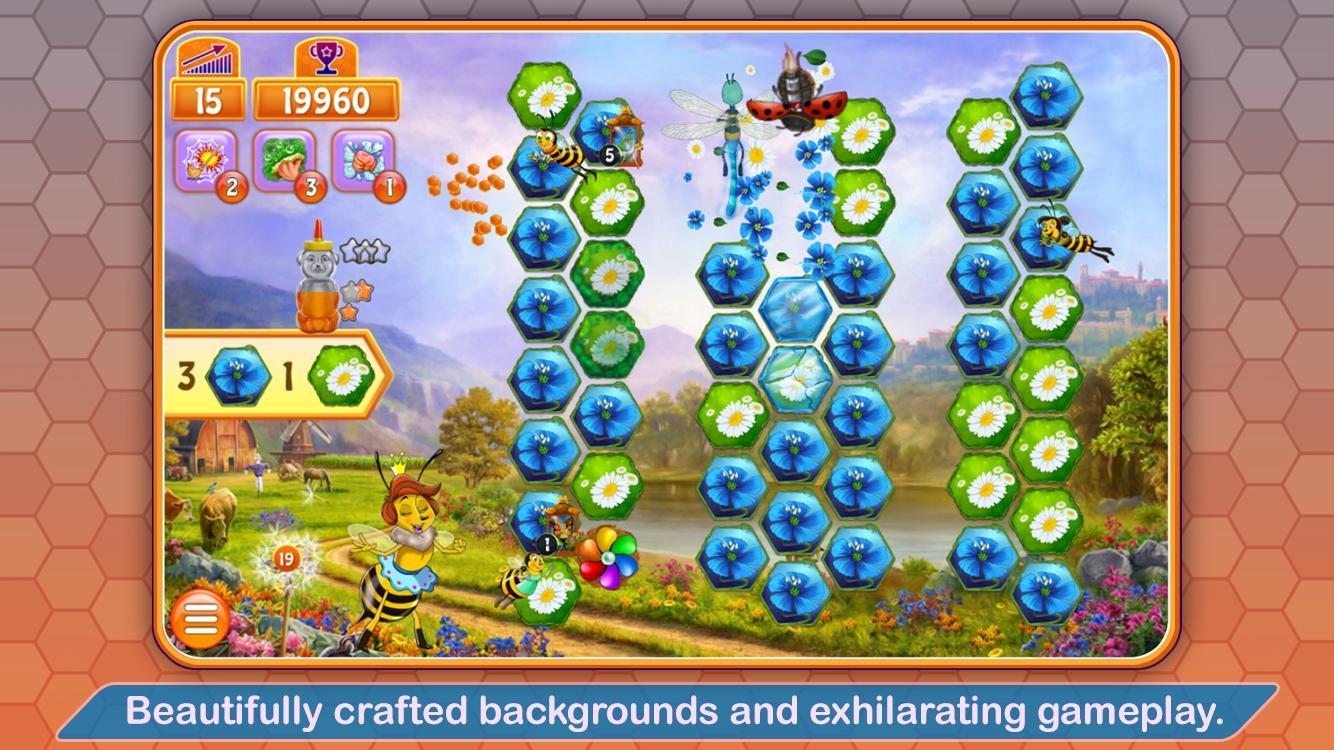Image resolution: width=1334 pixels, height=750 pixels.
Task: Open the hamburger menu button
Action: pos(200,618)
